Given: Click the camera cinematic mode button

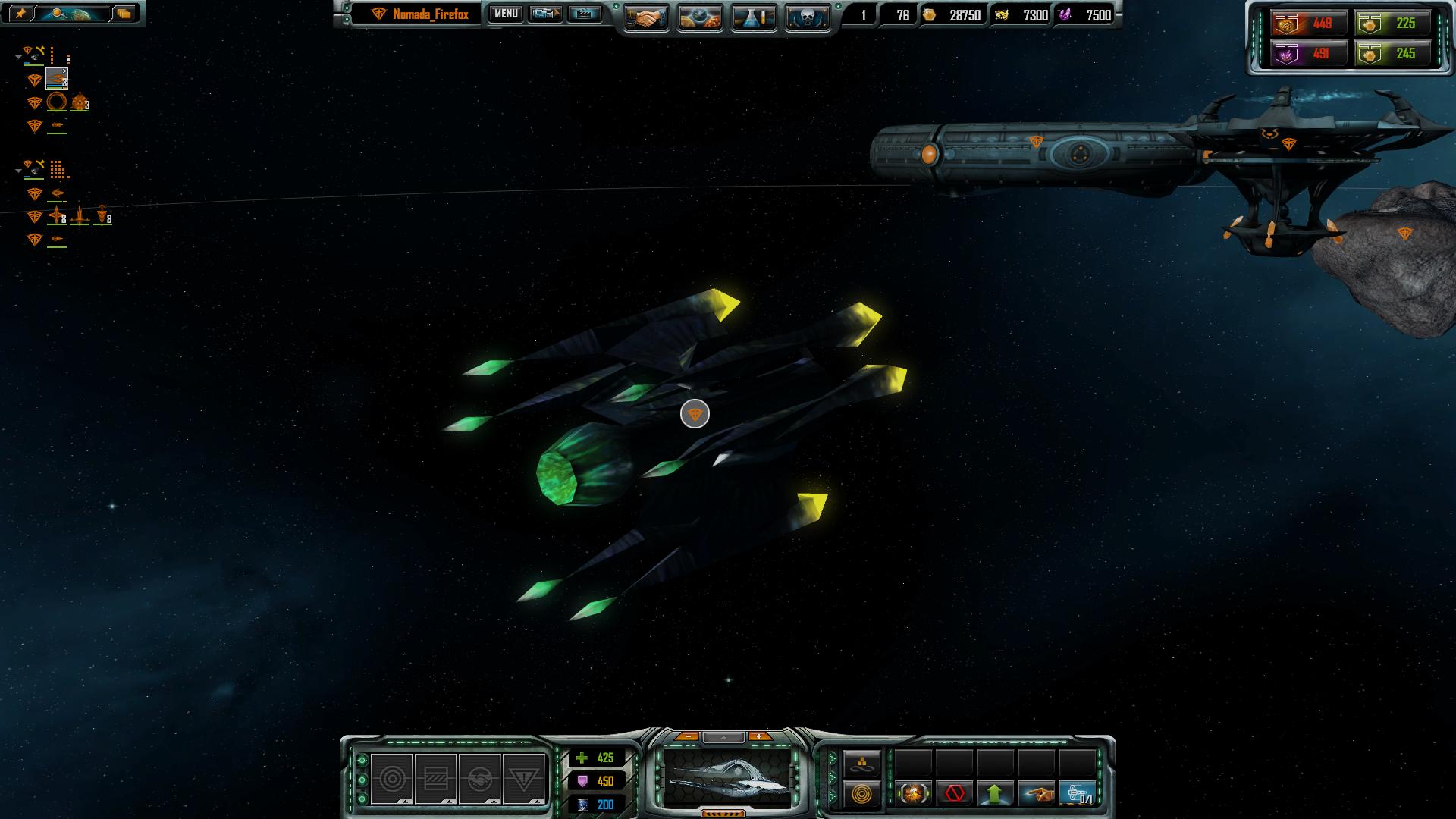Looking at the screenshot, I should tap(545, 14).
